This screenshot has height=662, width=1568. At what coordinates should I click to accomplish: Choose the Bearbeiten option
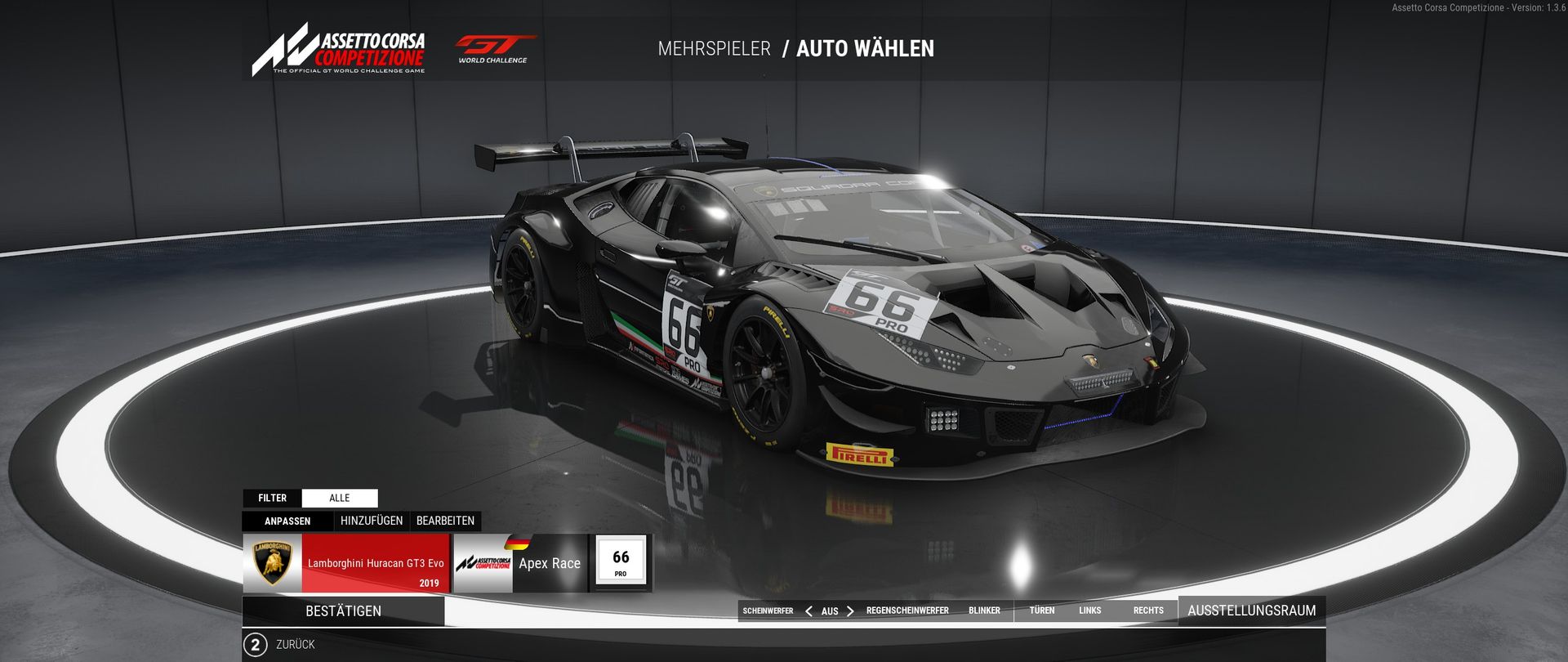click(445, 521)
